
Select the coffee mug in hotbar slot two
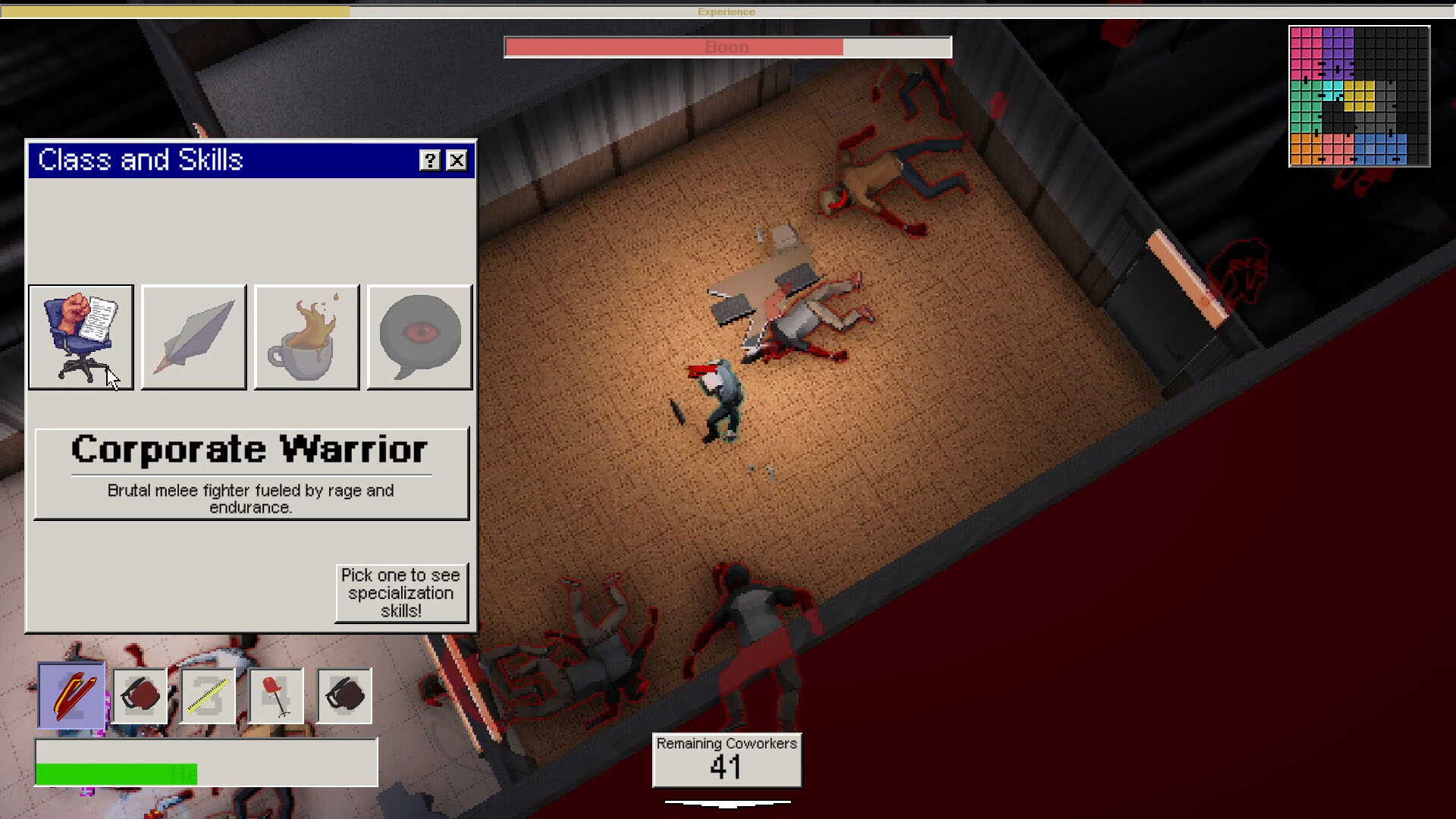[140, 695]
